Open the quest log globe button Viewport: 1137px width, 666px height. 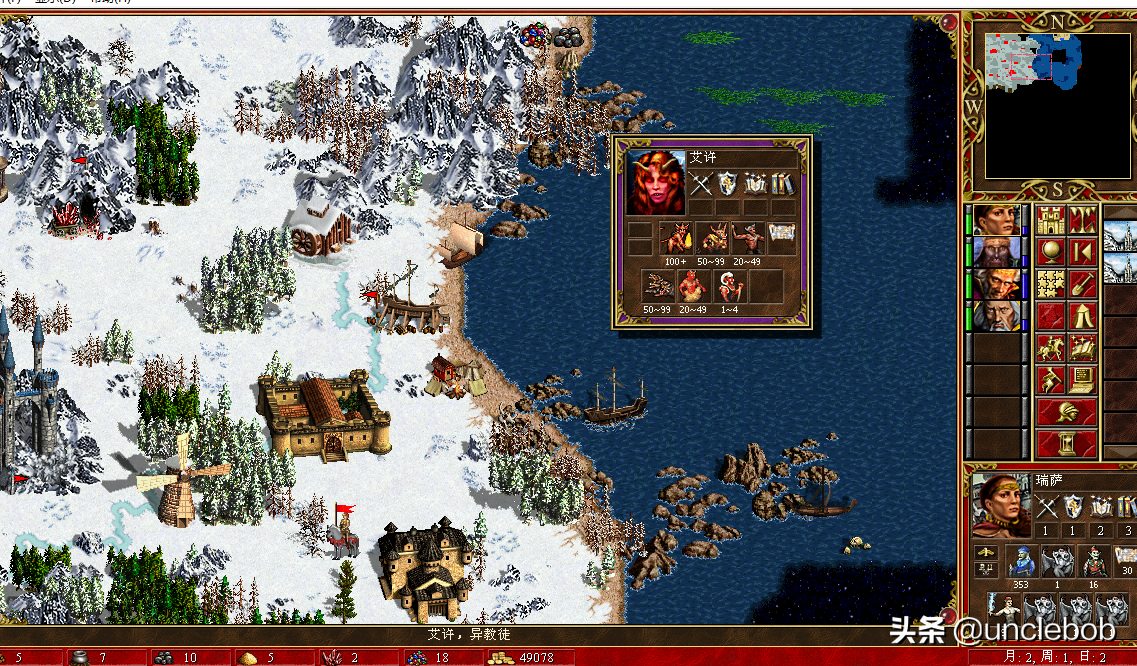(x=1050, y=252)
